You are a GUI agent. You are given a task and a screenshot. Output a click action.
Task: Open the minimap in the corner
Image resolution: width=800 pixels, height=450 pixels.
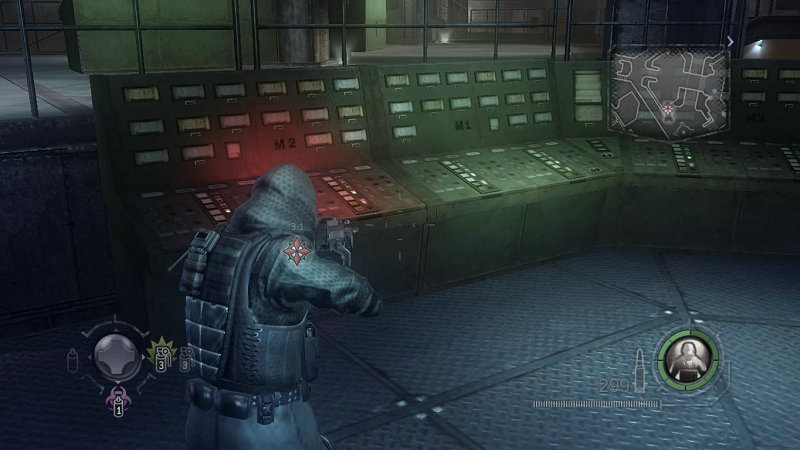(x=670, y=88)
